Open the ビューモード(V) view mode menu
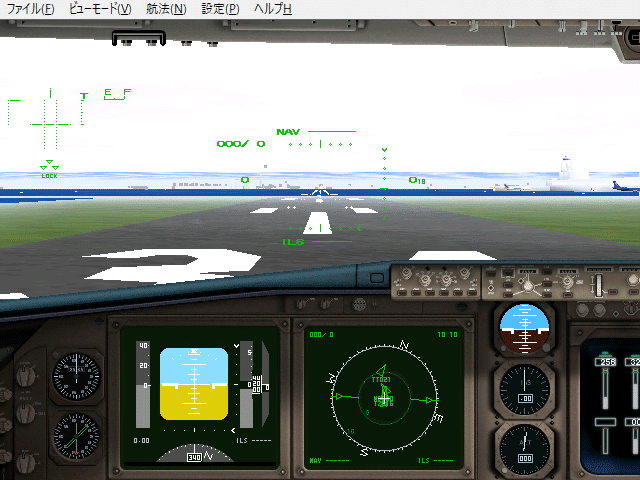 click(100, 9)
